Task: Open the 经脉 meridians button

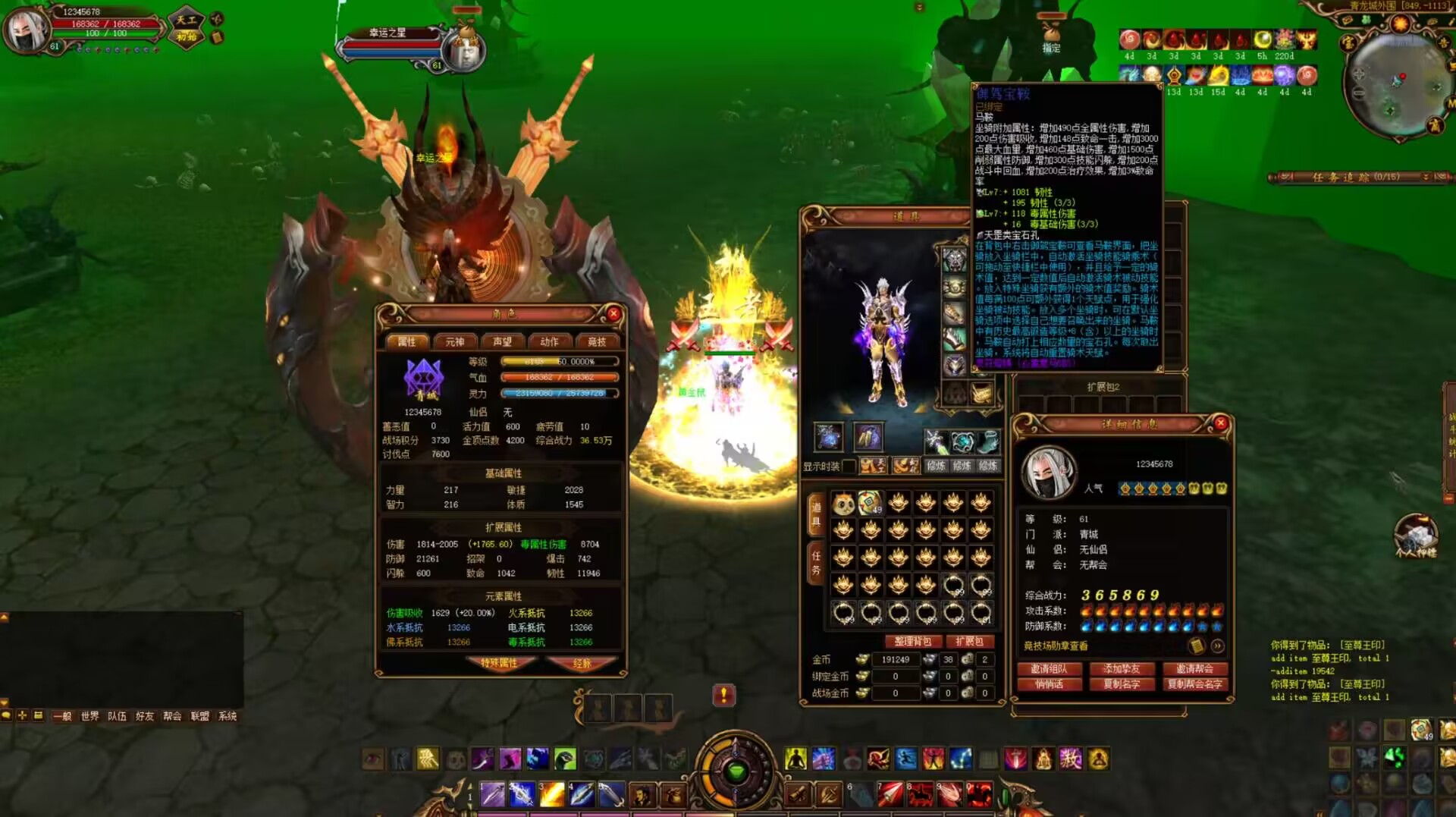Action: click(x=582, y=663)
